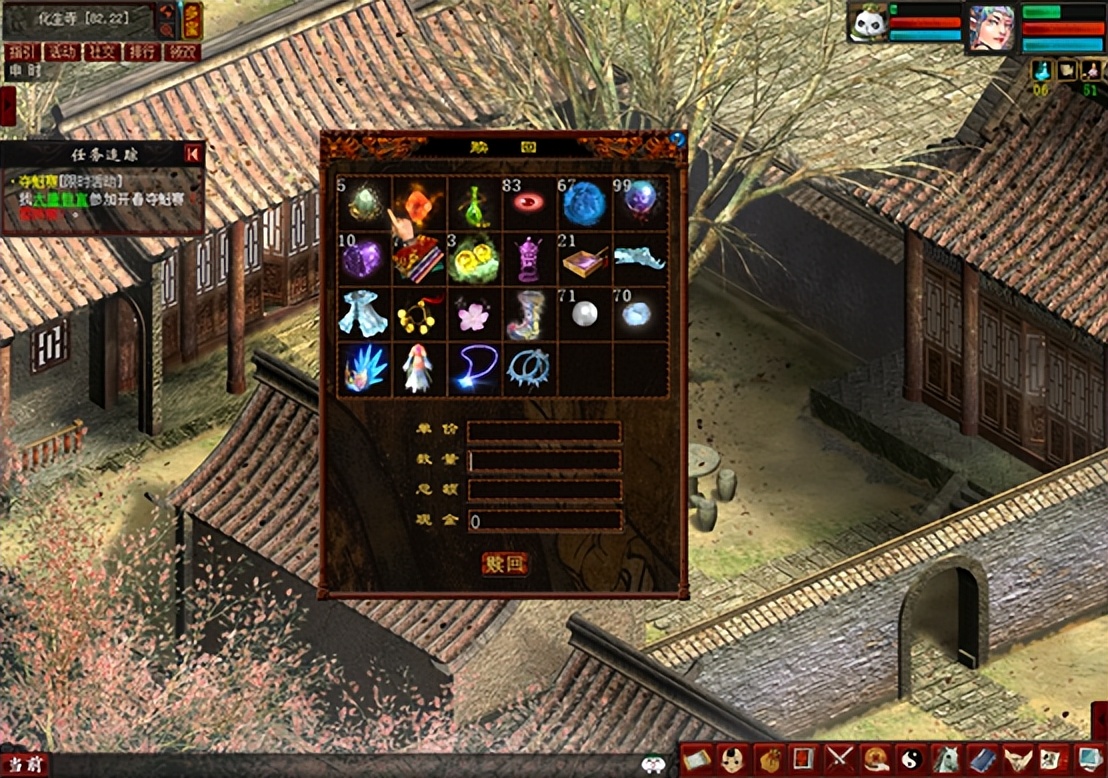Close the redeem window via the blue gem
Image resolution: width=1108 pixels, height=778 pixels.
(678, 139)
